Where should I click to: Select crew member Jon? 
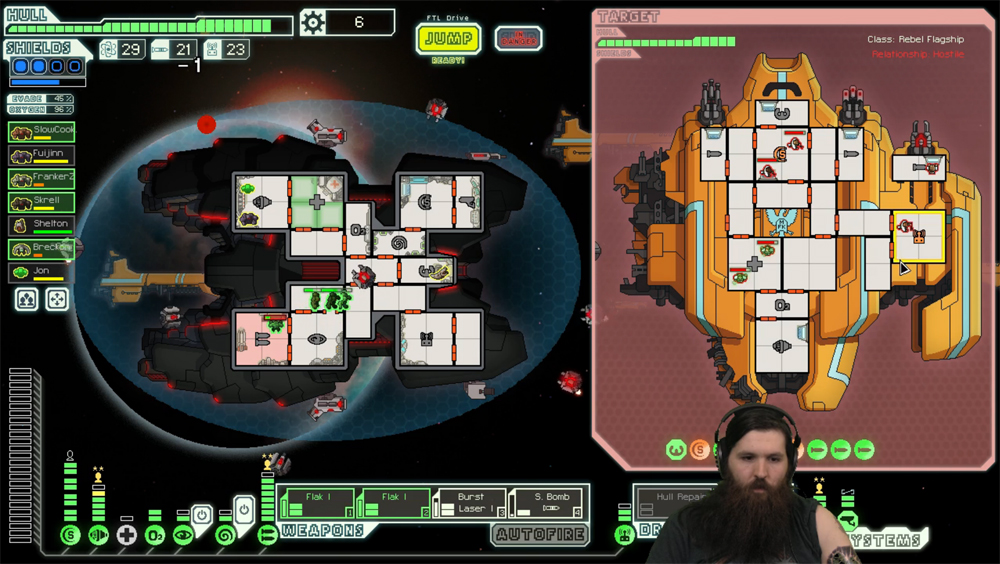[x=42, y=271]
